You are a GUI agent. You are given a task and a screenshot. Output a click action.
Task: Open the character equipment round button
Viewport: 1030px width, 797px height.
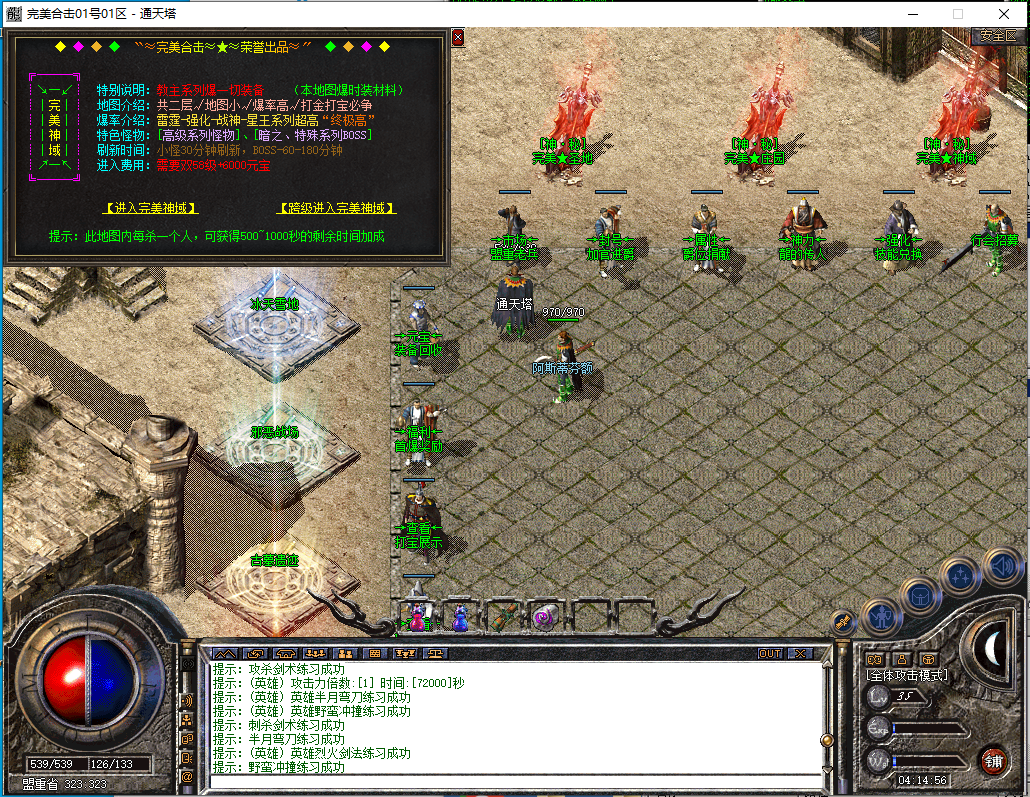pos(880,616)
